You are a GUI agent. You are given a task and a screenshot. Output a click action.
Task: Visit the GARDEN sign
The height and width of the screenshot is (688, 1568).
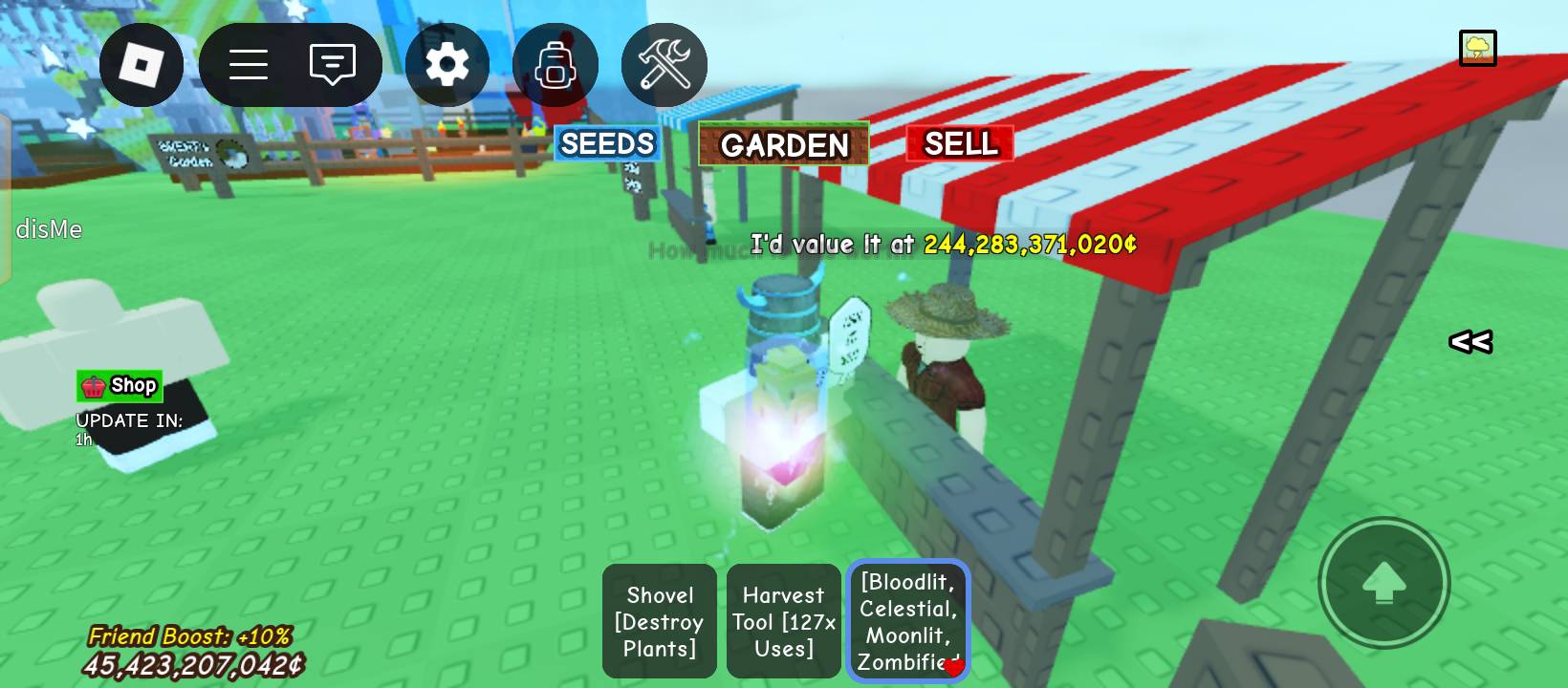pyautogui.click(x=783, y=145)
